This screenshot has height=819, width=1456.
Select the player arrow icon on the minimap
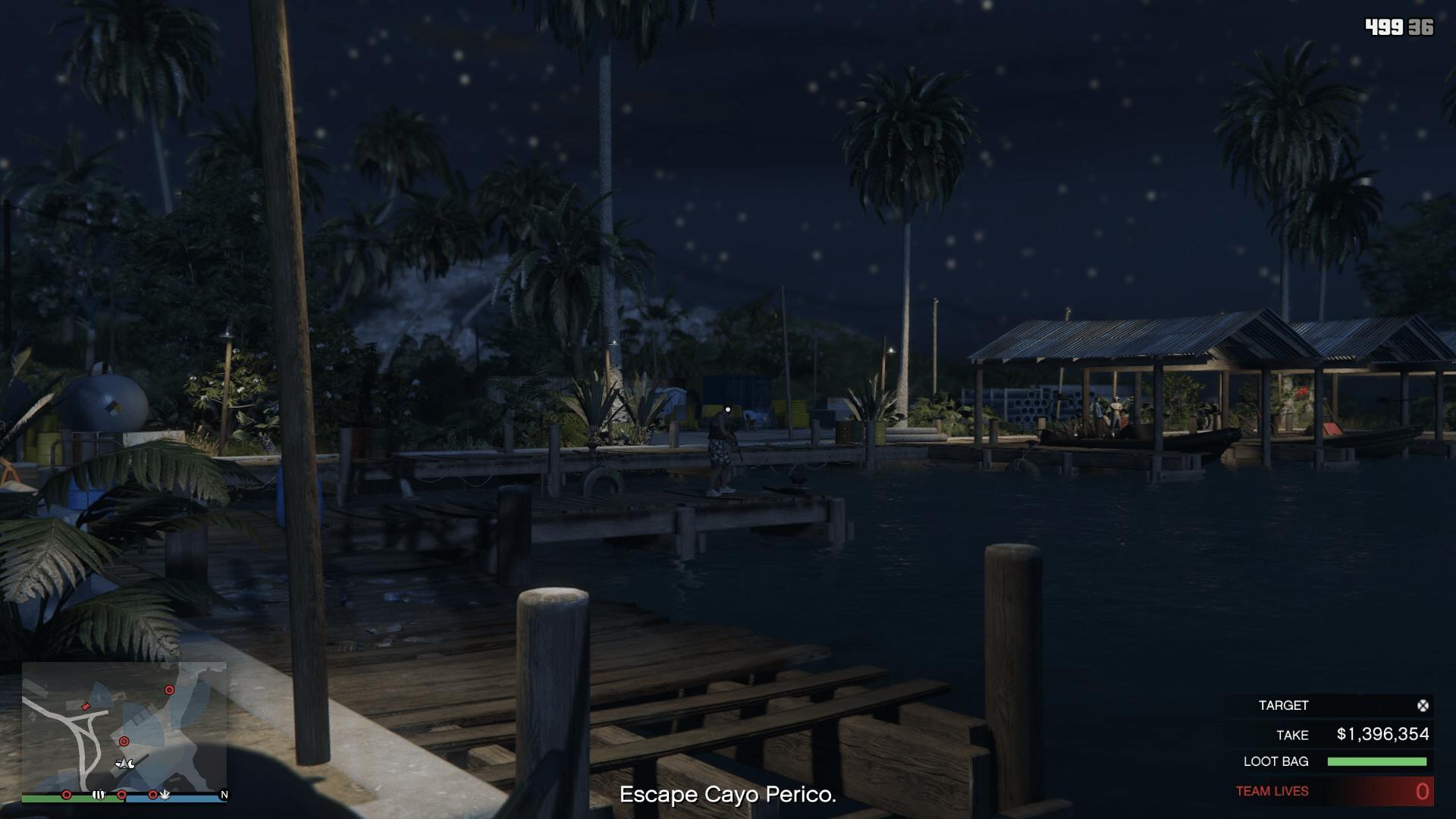(x=125, y=764)
